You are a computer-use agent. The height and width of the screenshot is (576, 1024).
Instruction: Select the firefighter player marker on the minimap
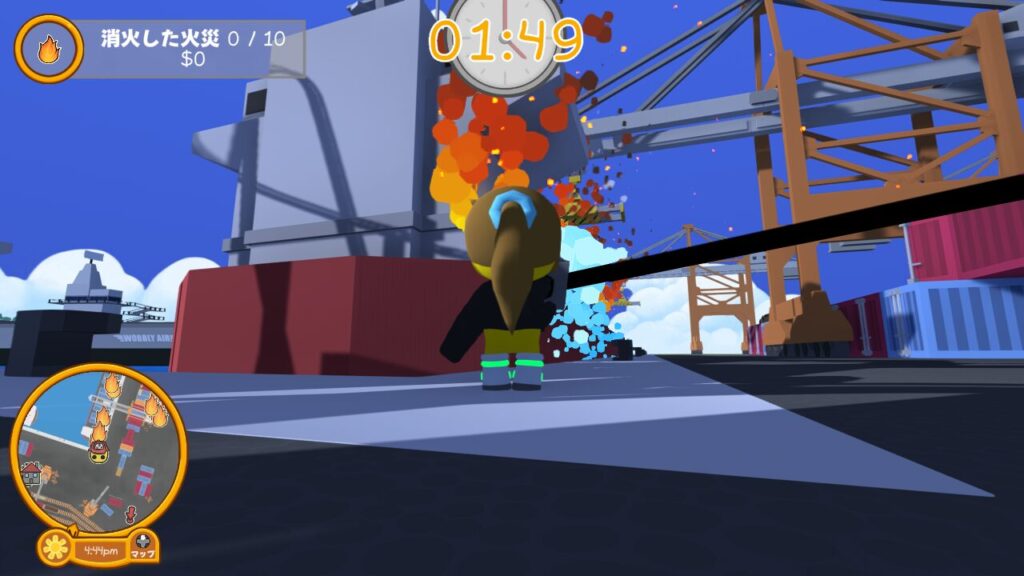pos(98,452)
